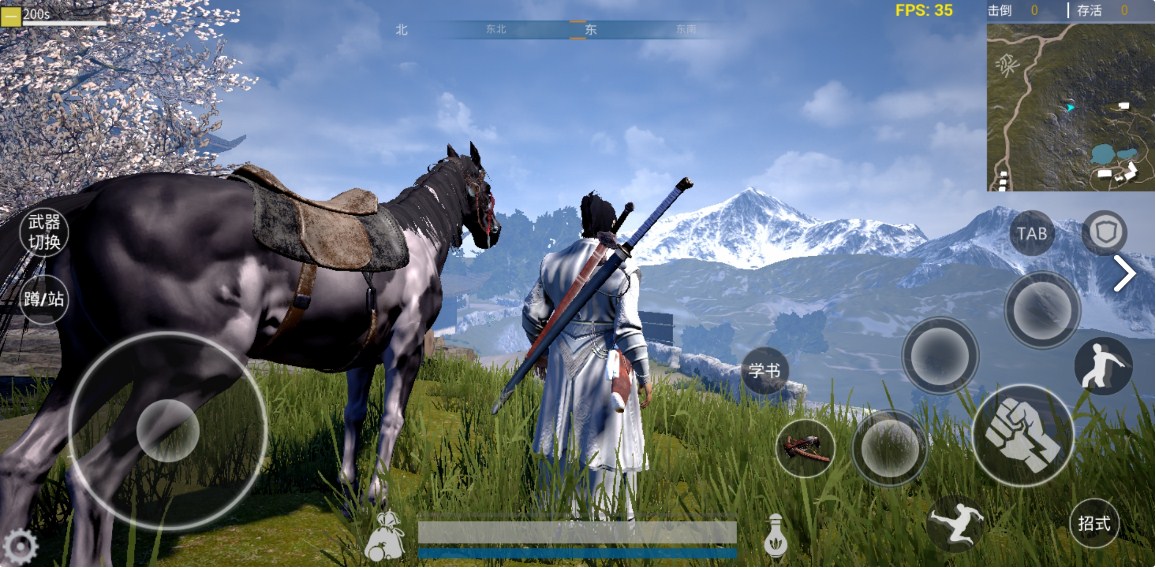Open the money bag inventory icon
This screenshot has width=1156, height=569.
(383, 538)
